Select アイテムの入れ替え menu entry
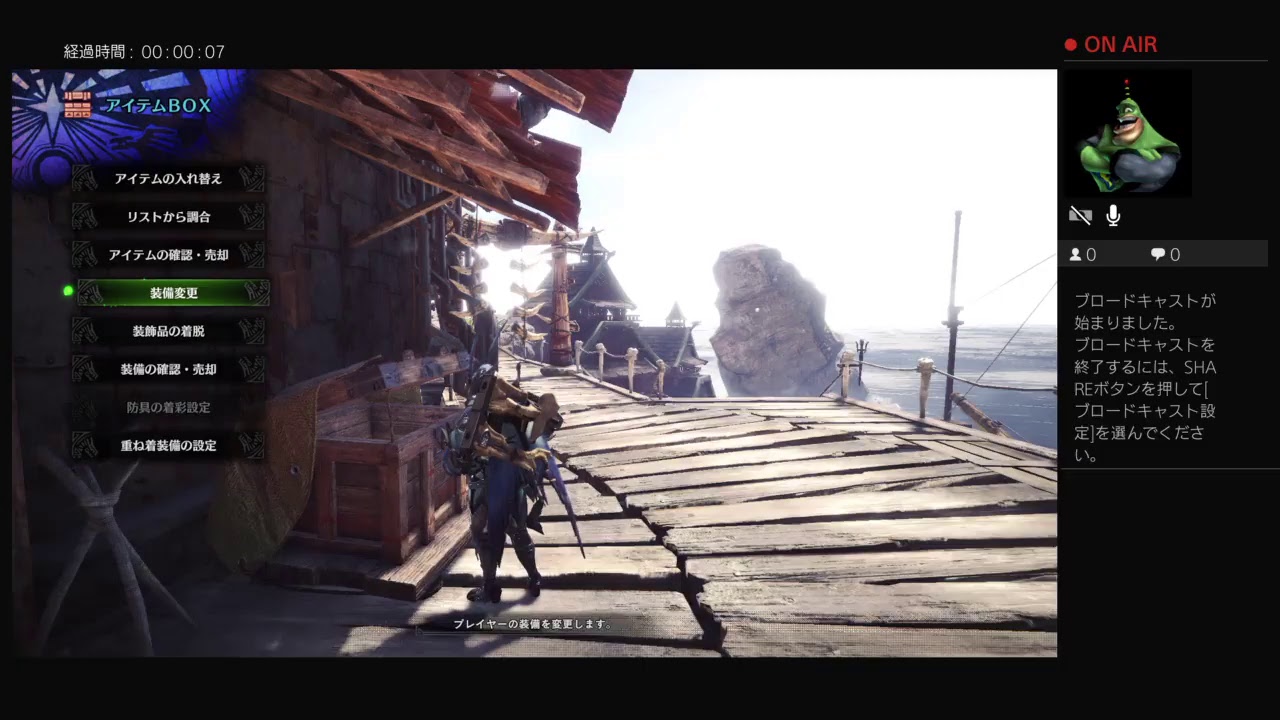The width and height of the screenshot is (1280, 720). pos(168,179)
